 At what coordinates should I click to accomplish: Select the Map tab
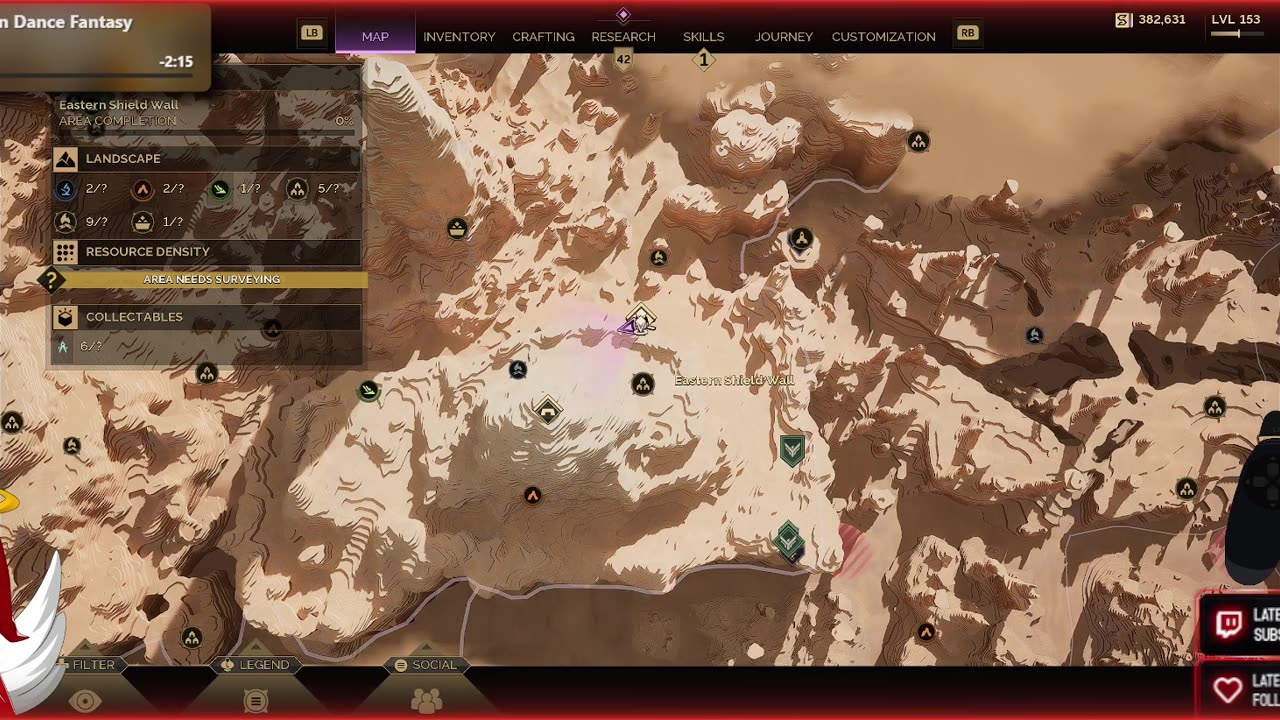tap(375, 37)
